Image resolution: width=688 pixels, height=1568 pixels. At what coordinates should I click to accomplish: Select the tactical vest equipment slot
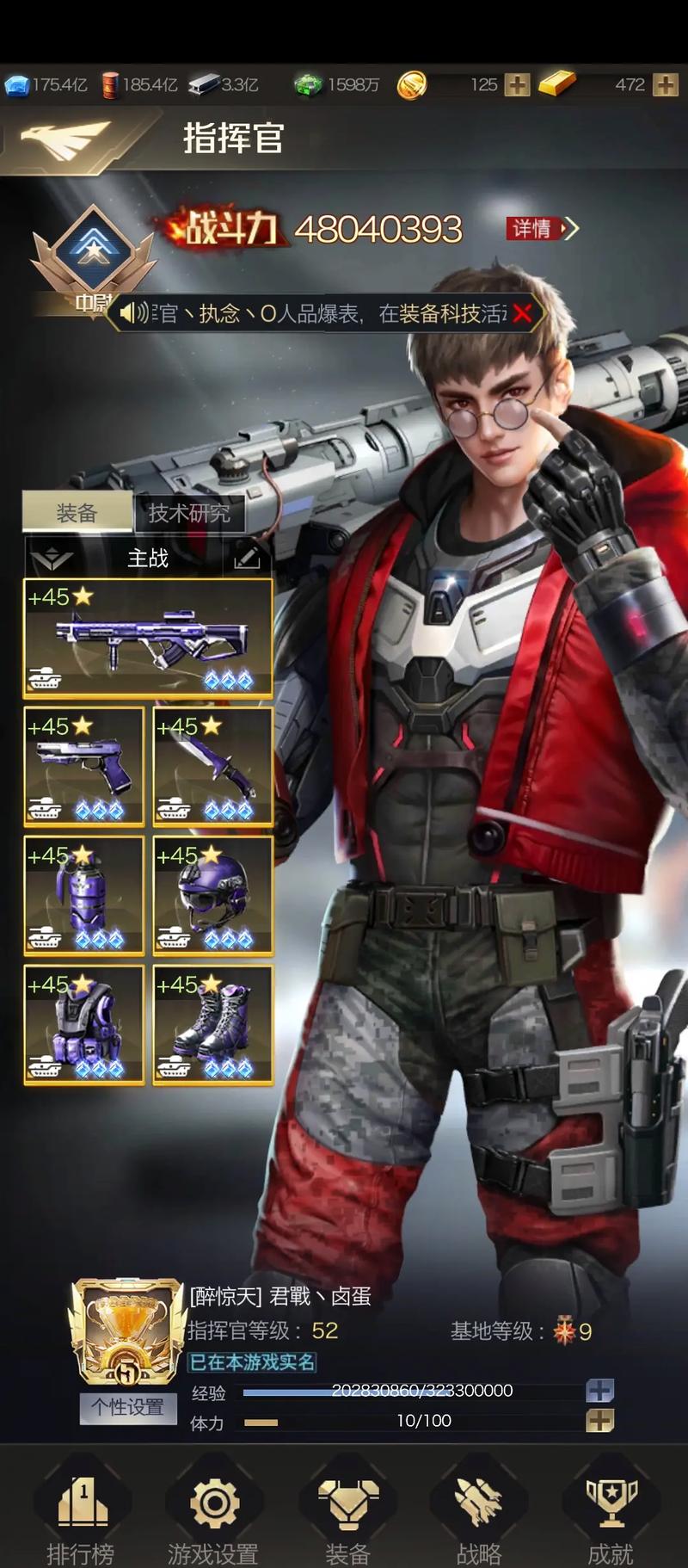point(83,1024)
